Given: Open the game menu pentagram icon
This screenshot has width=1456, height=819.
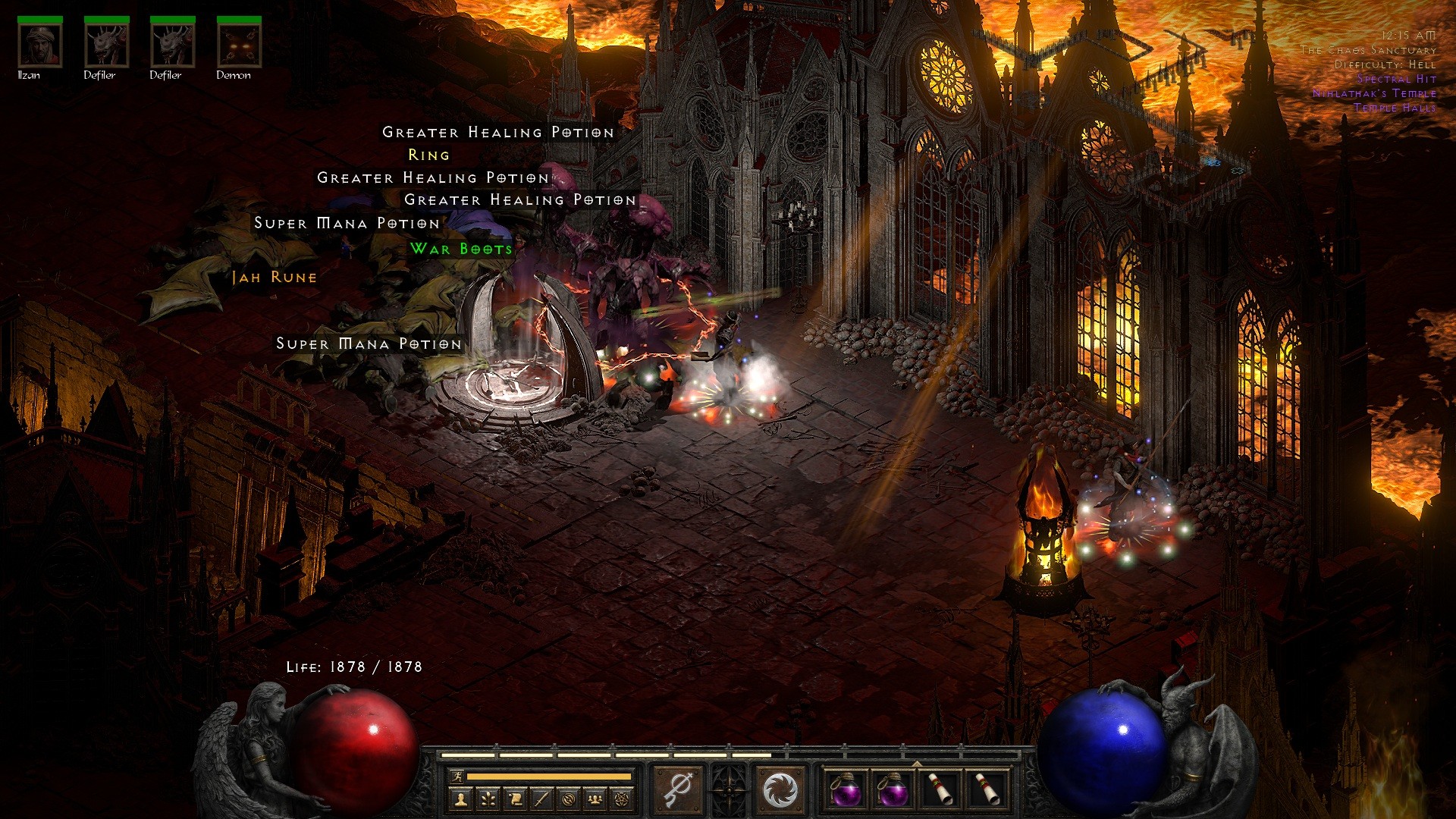Looking at the screenshot, I should [x=622, y=799].
